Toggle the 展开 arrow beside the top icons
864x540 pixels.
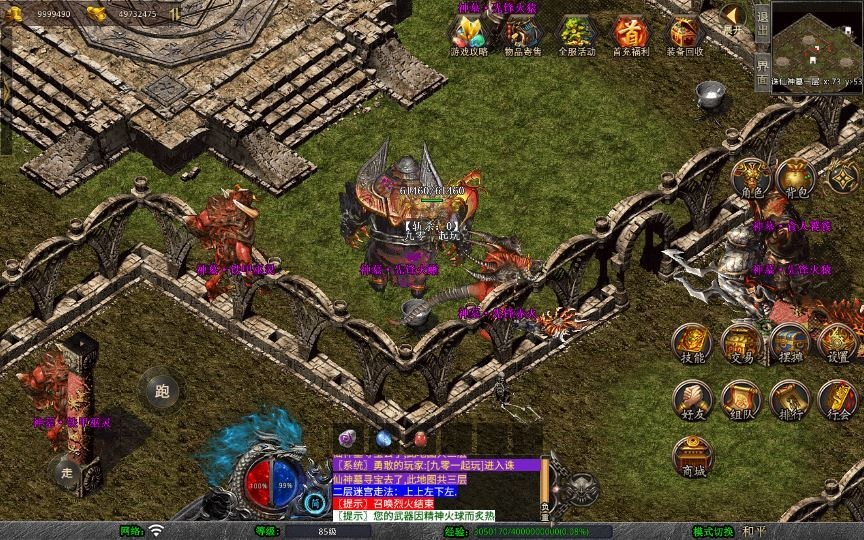(x=734, y=17)
